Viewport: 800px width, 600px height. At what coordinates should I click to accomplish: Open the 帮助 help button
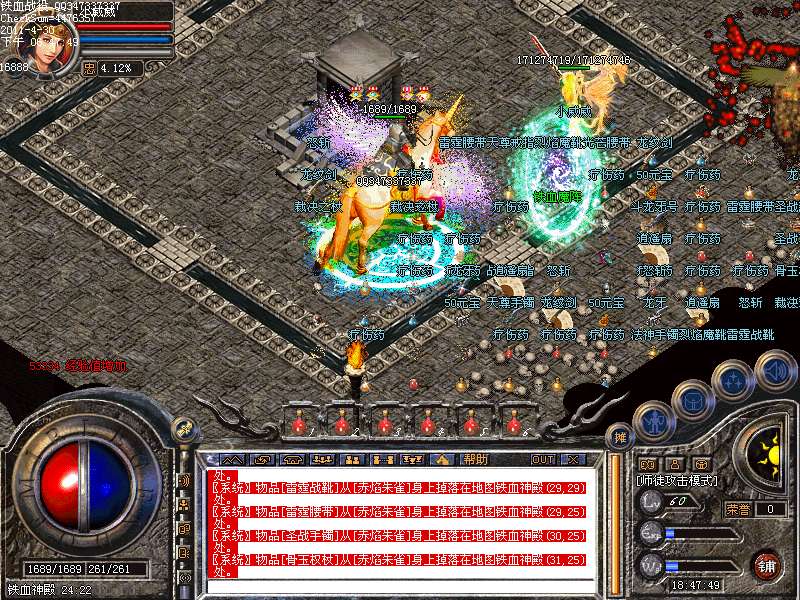tap(475, 460)
